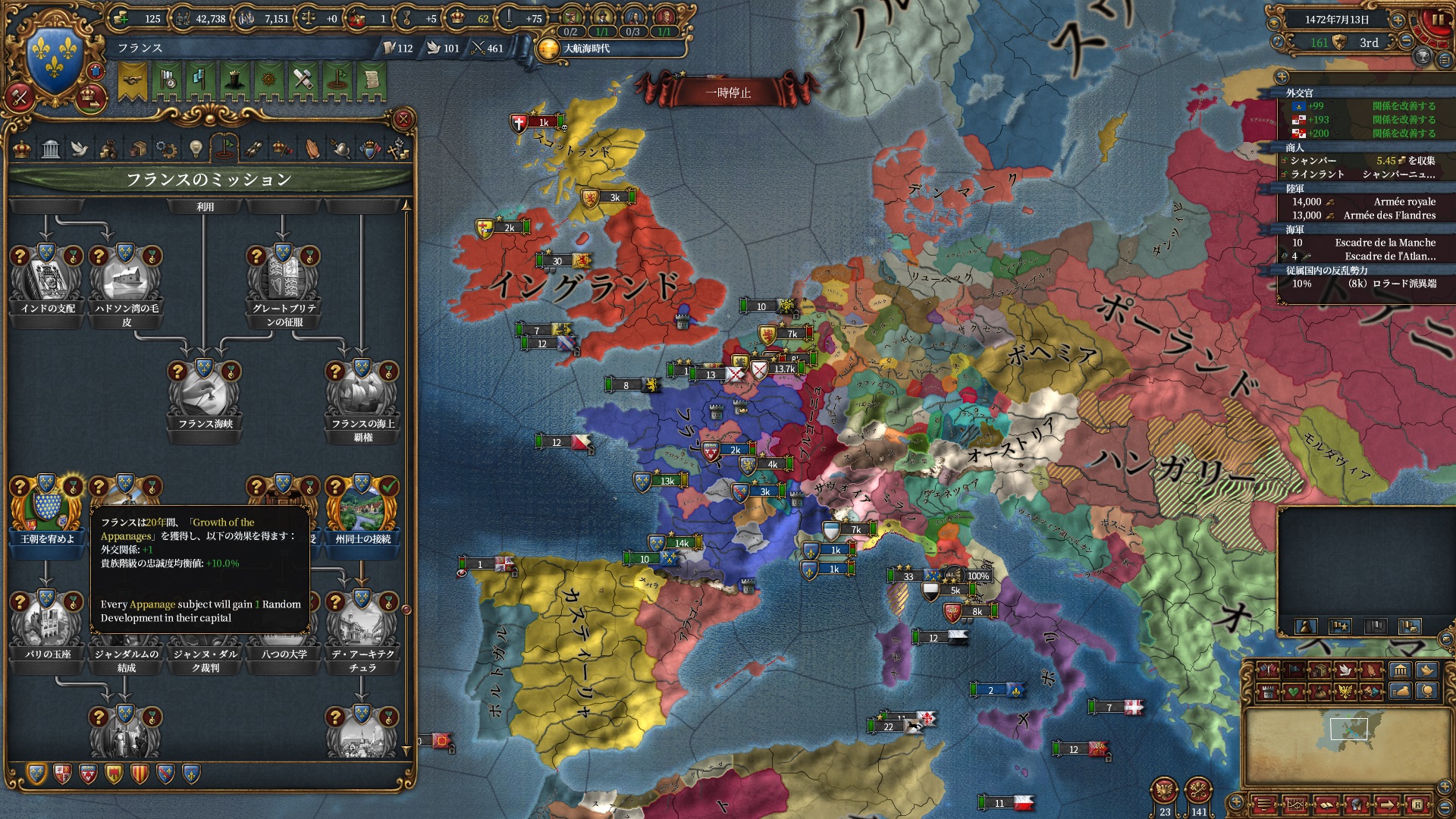Open the Court tab with crown icon
This screenshot has height=819, width=1456.
(22, 149)
